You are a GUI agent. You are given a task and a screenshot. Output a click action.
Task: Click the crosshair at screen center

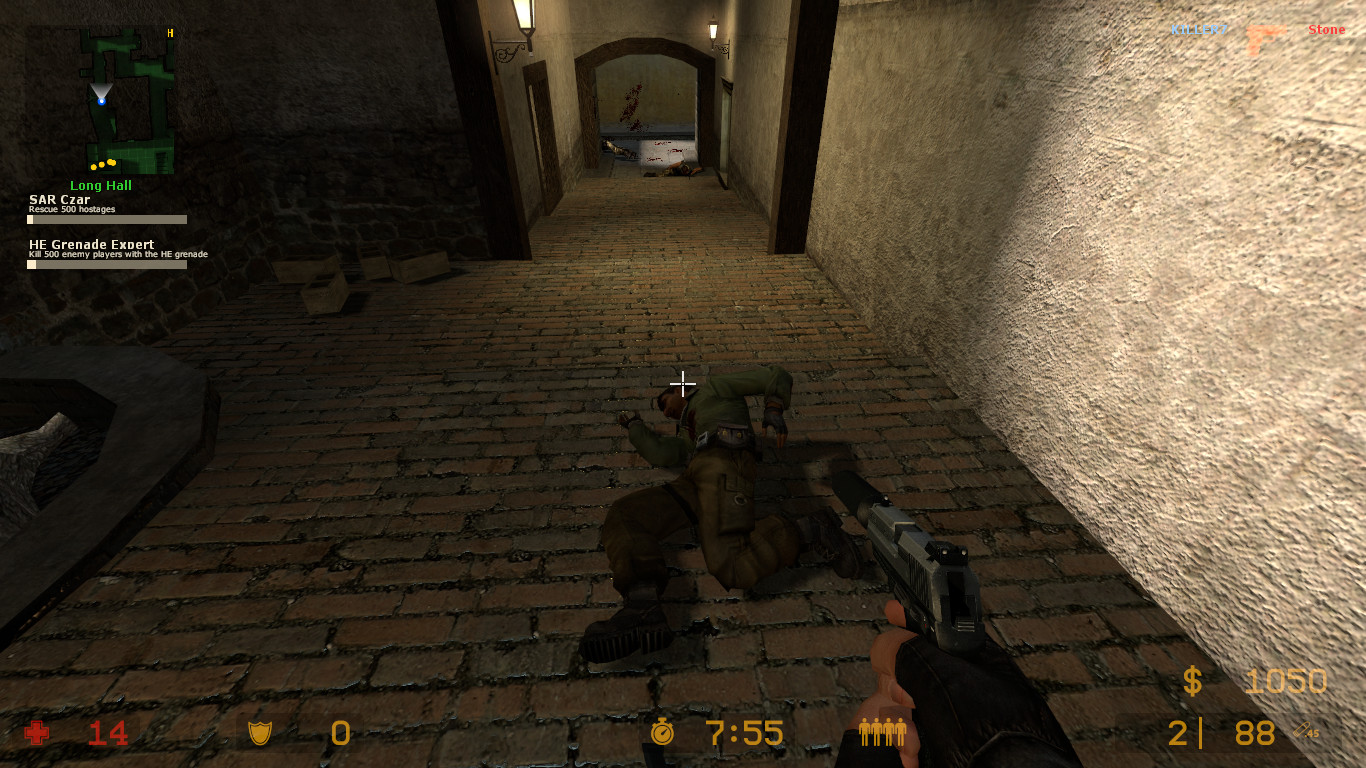coord(683,384)
